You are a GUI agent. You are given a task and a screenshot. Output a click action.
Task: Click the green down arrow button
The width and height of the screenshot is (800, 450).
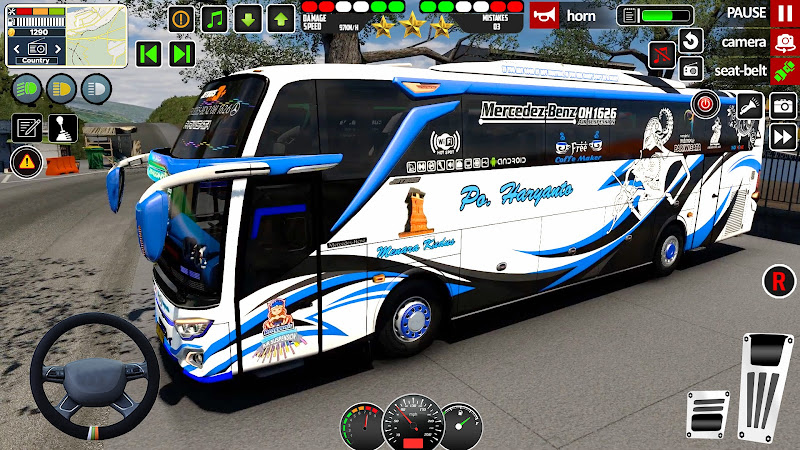[x=248, y=18]
